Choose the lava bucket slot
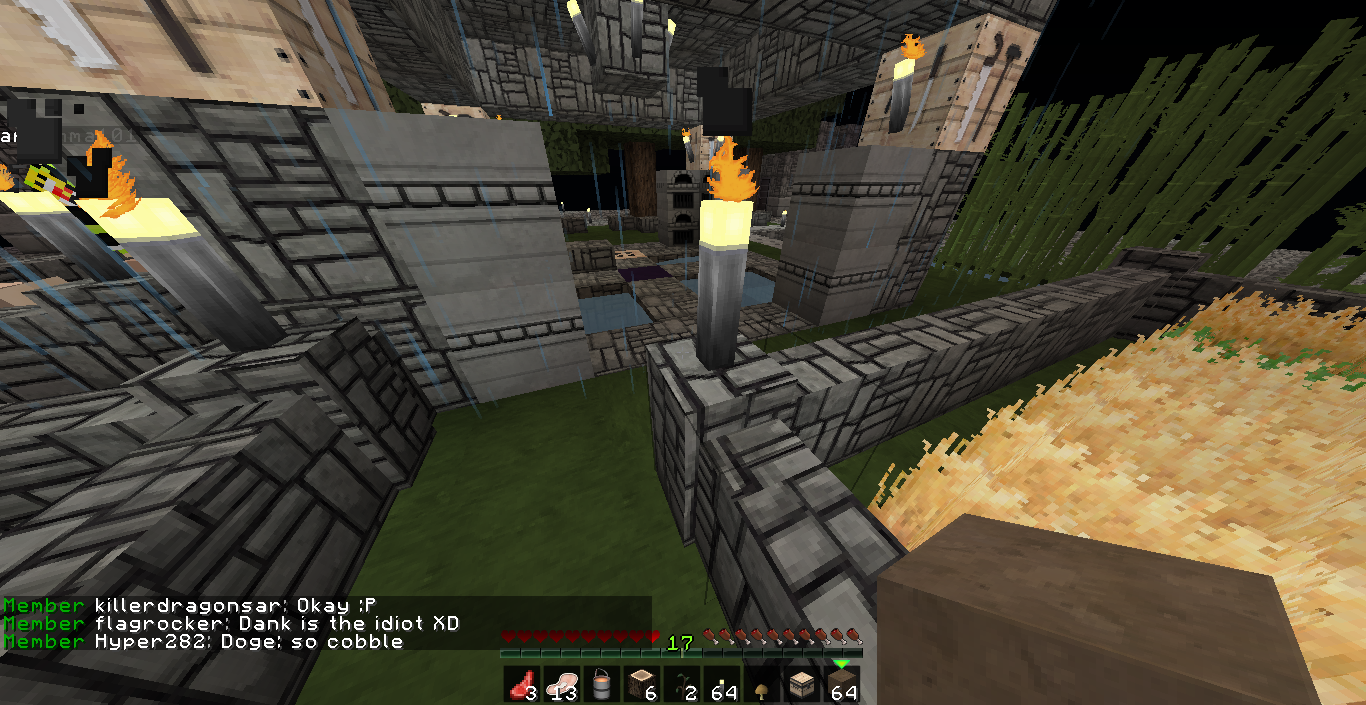 [x=601, y=685]
